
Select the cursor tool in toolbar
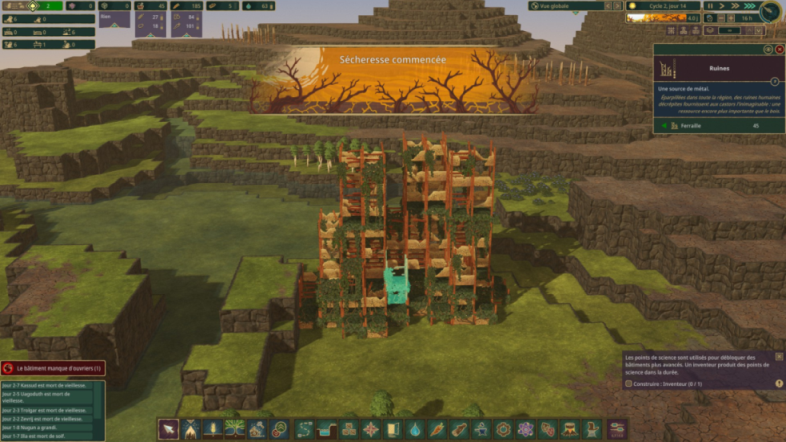168,429
